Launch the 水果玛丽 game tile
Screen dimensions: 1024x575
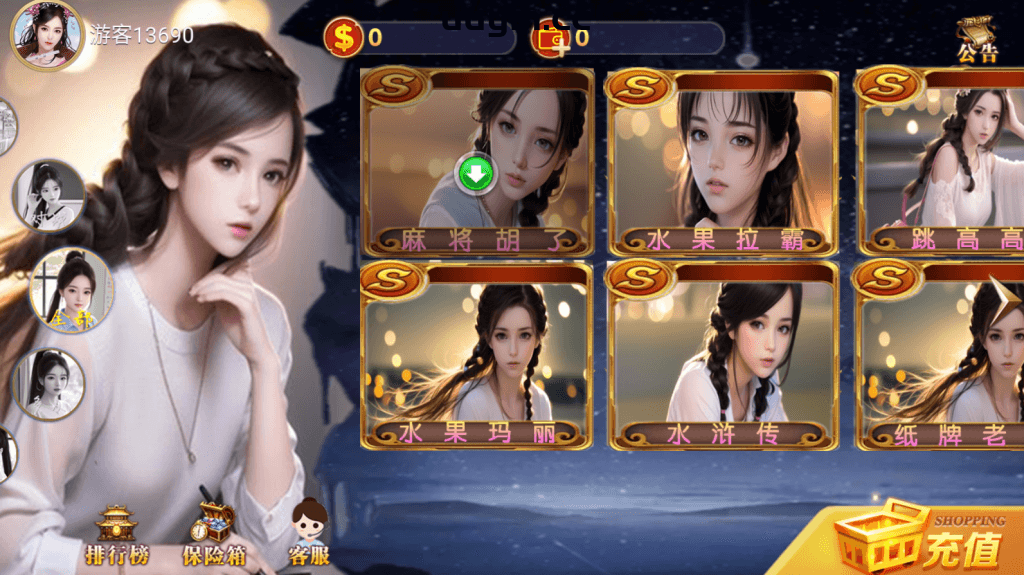pyautogui.click(x=477, y=355)
